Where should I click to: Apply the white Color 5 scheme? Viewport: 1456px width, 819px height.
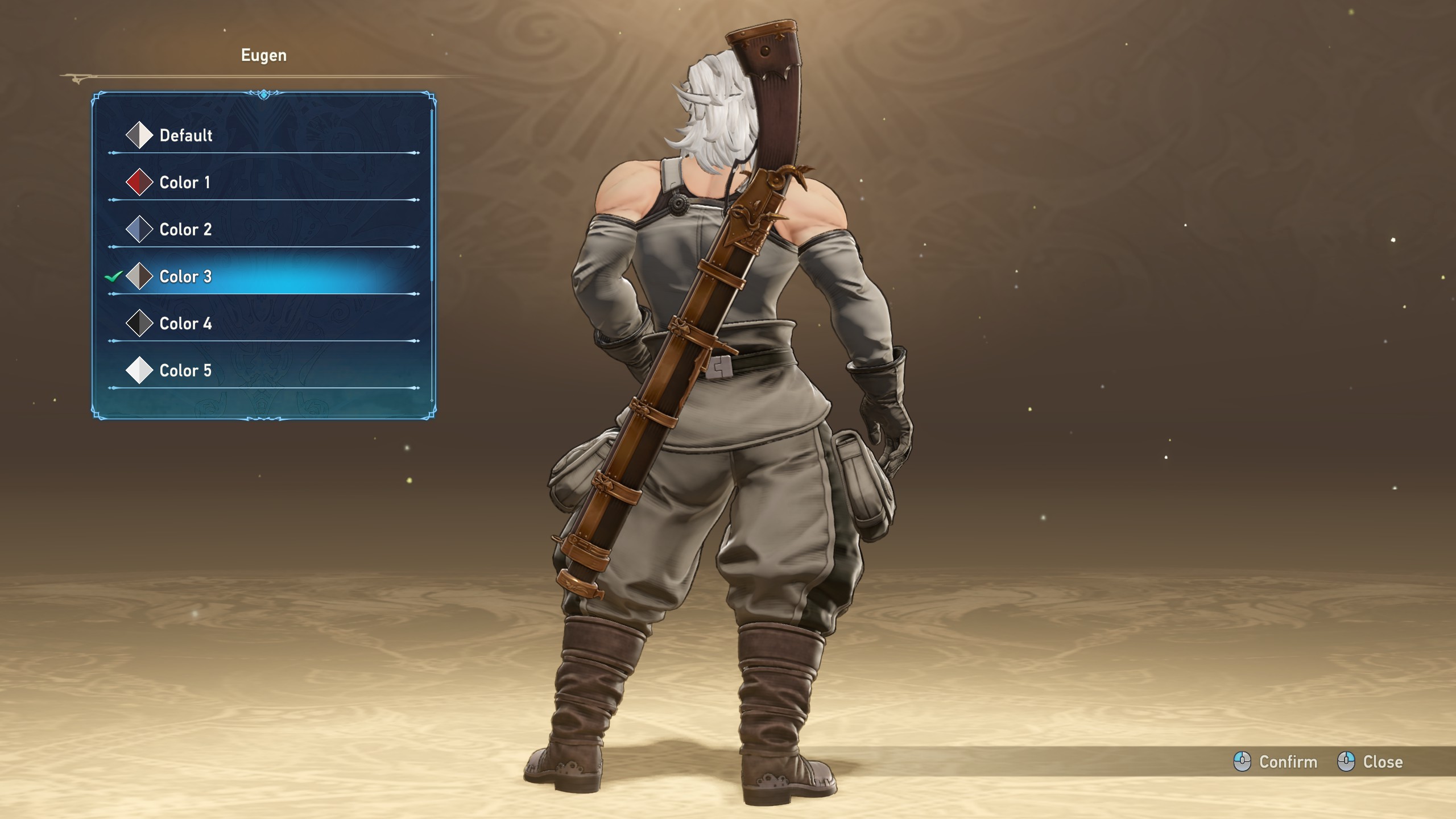pyautogui.click(x=185, y=371)
